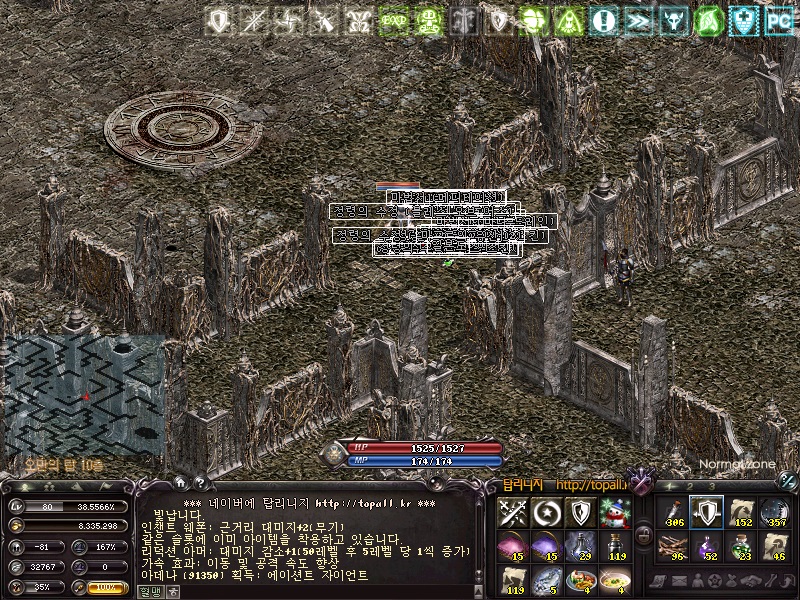
Task: Switch to hotbar page 2
Action: [690, 487]
